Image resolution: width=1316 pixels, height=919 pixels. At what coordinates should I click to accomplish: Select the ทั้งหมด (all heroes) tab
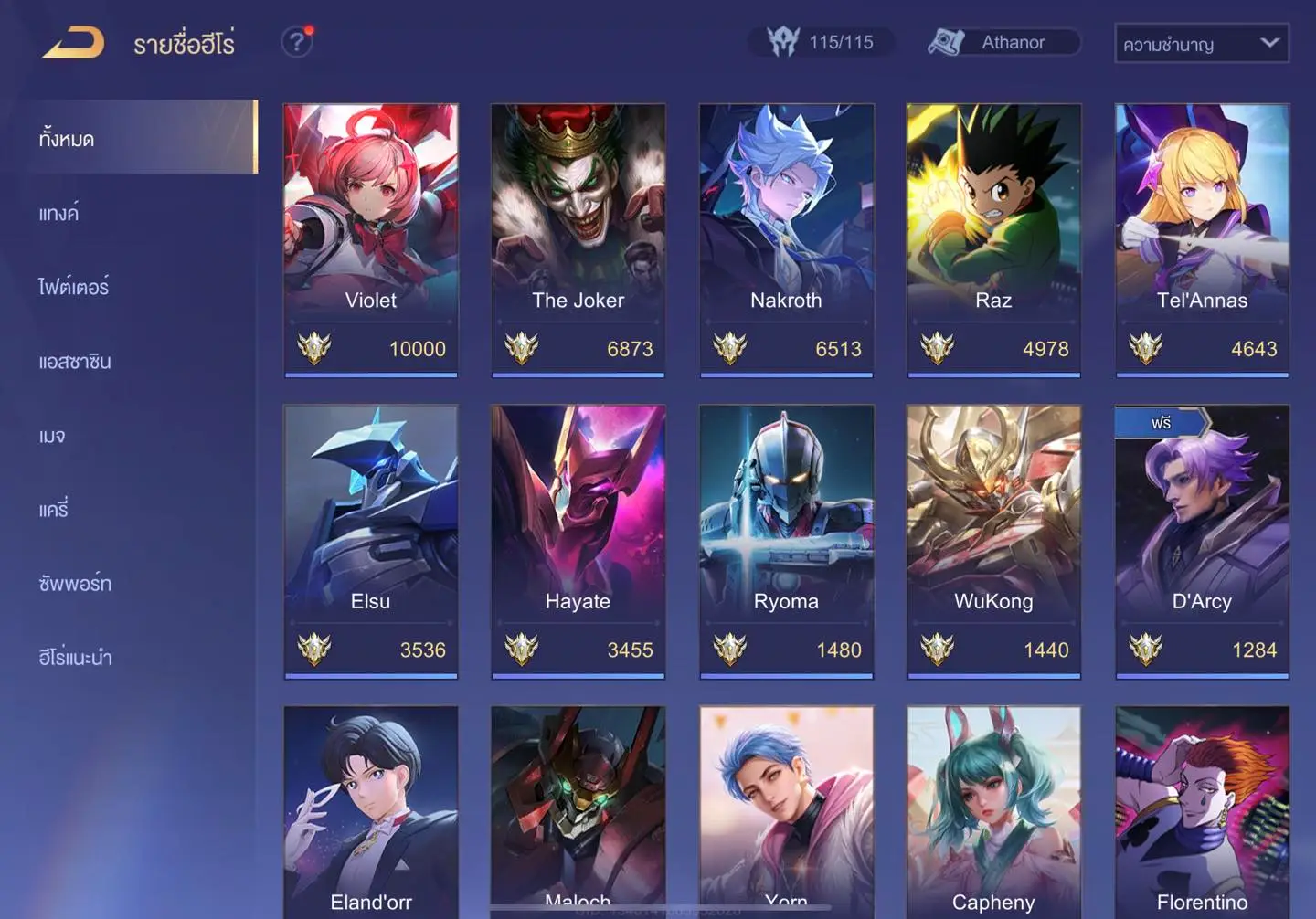[x=139, y=138]
